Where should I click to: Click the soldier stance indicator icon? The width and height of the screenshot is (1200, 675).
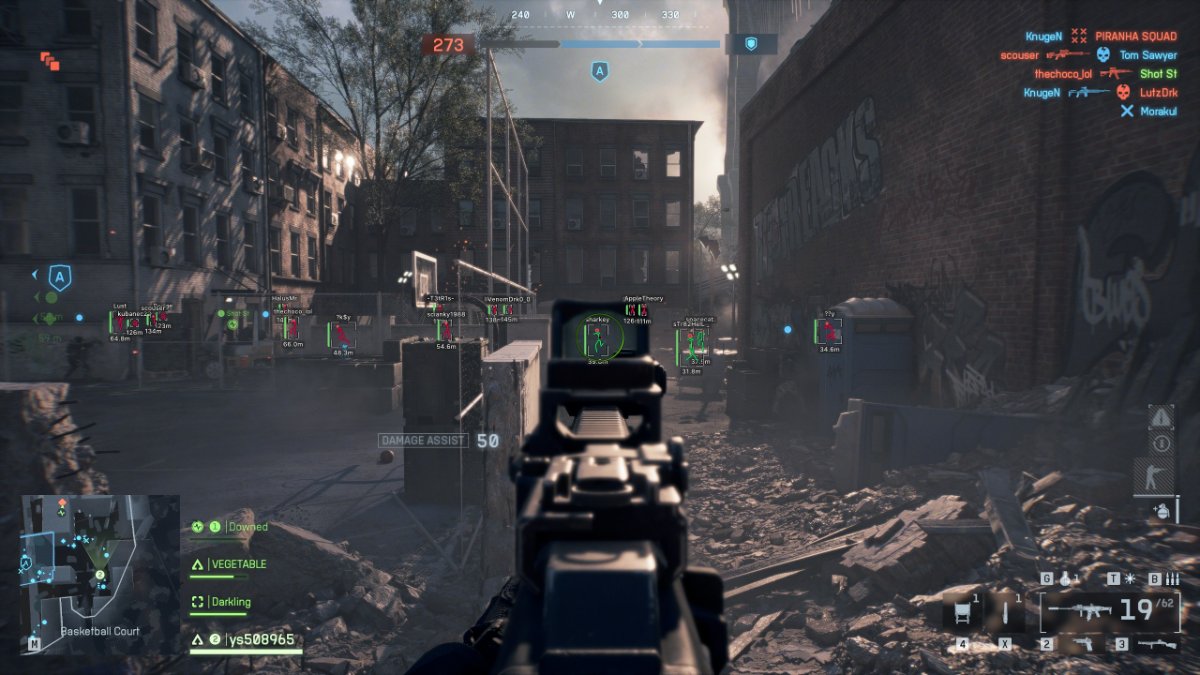(x=1160, y=476)
